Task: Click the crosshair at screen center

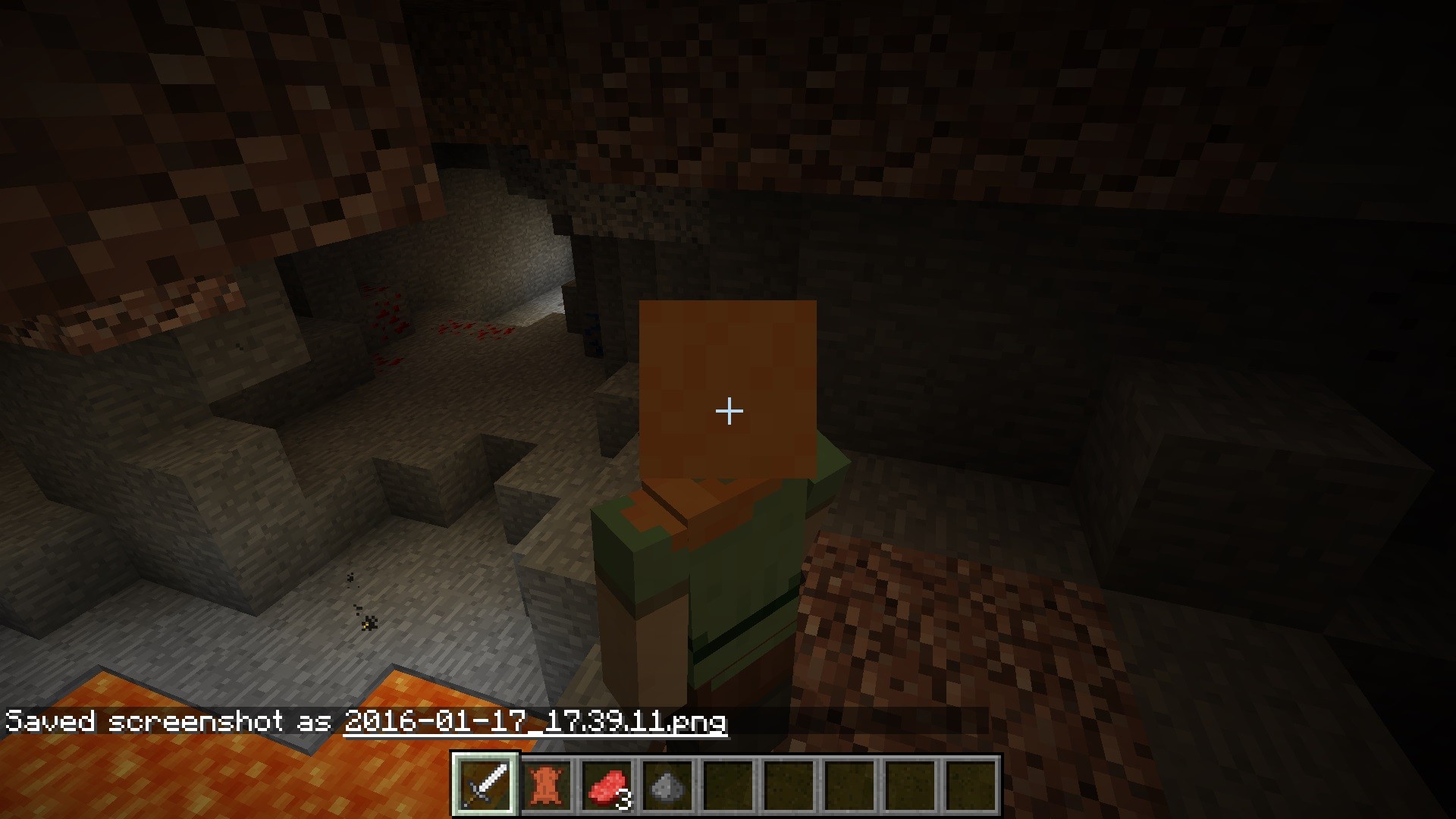Action: pos(728,411)
